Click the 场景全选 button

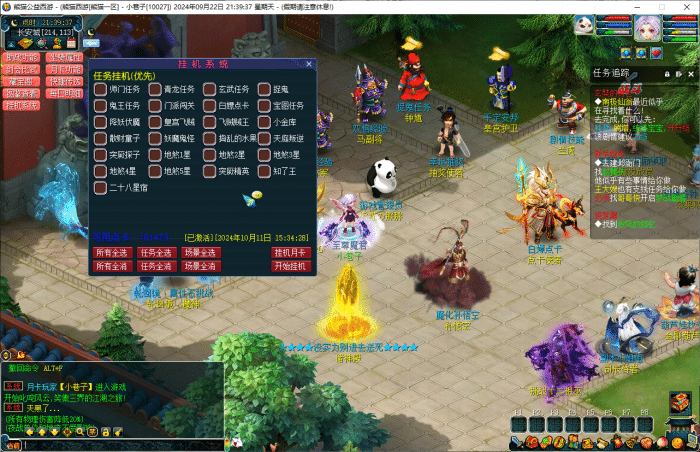point(200,253)
